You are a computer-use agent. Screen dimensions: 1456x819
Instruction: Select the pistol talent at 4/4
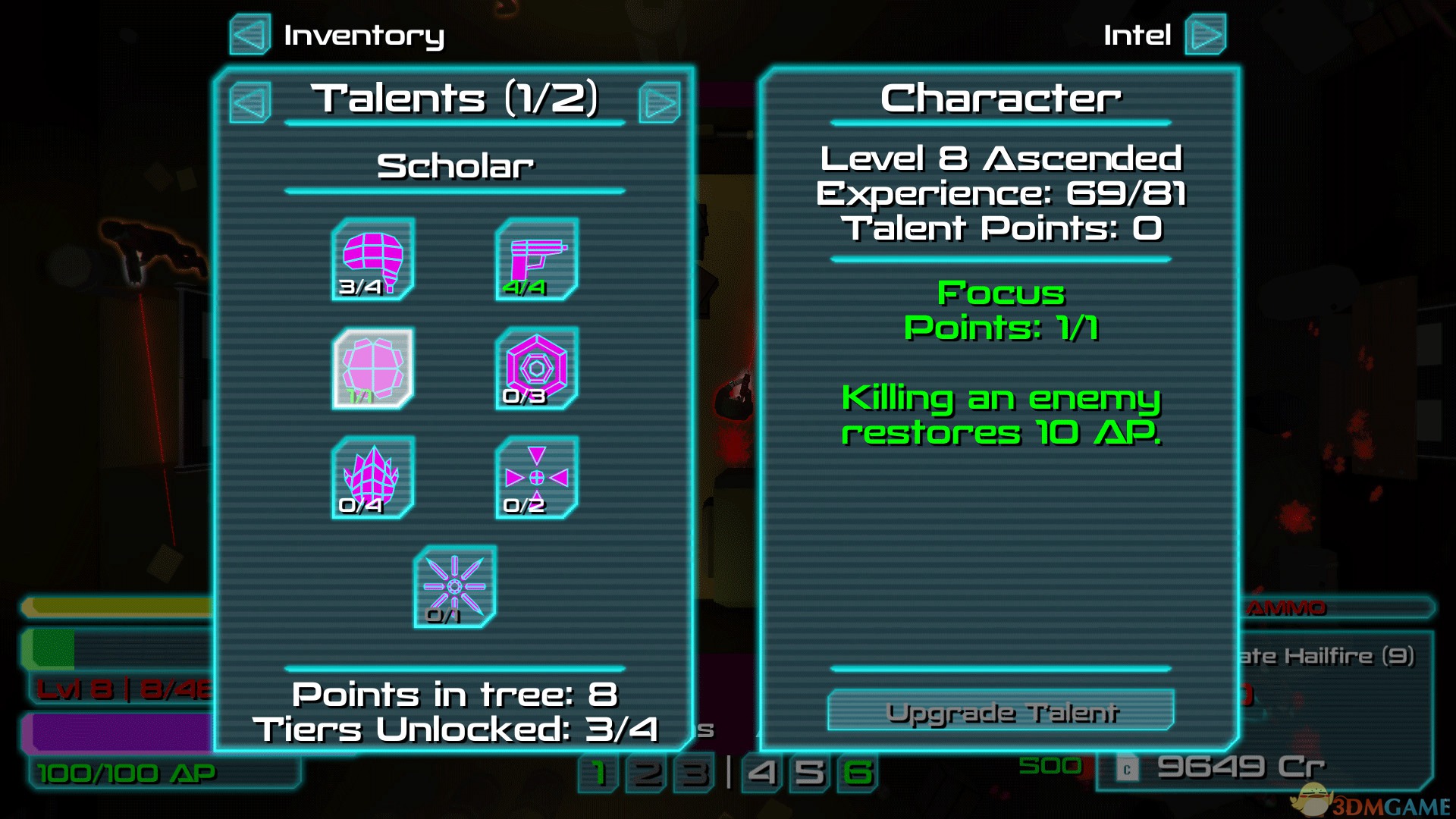[x=537, y=259]
